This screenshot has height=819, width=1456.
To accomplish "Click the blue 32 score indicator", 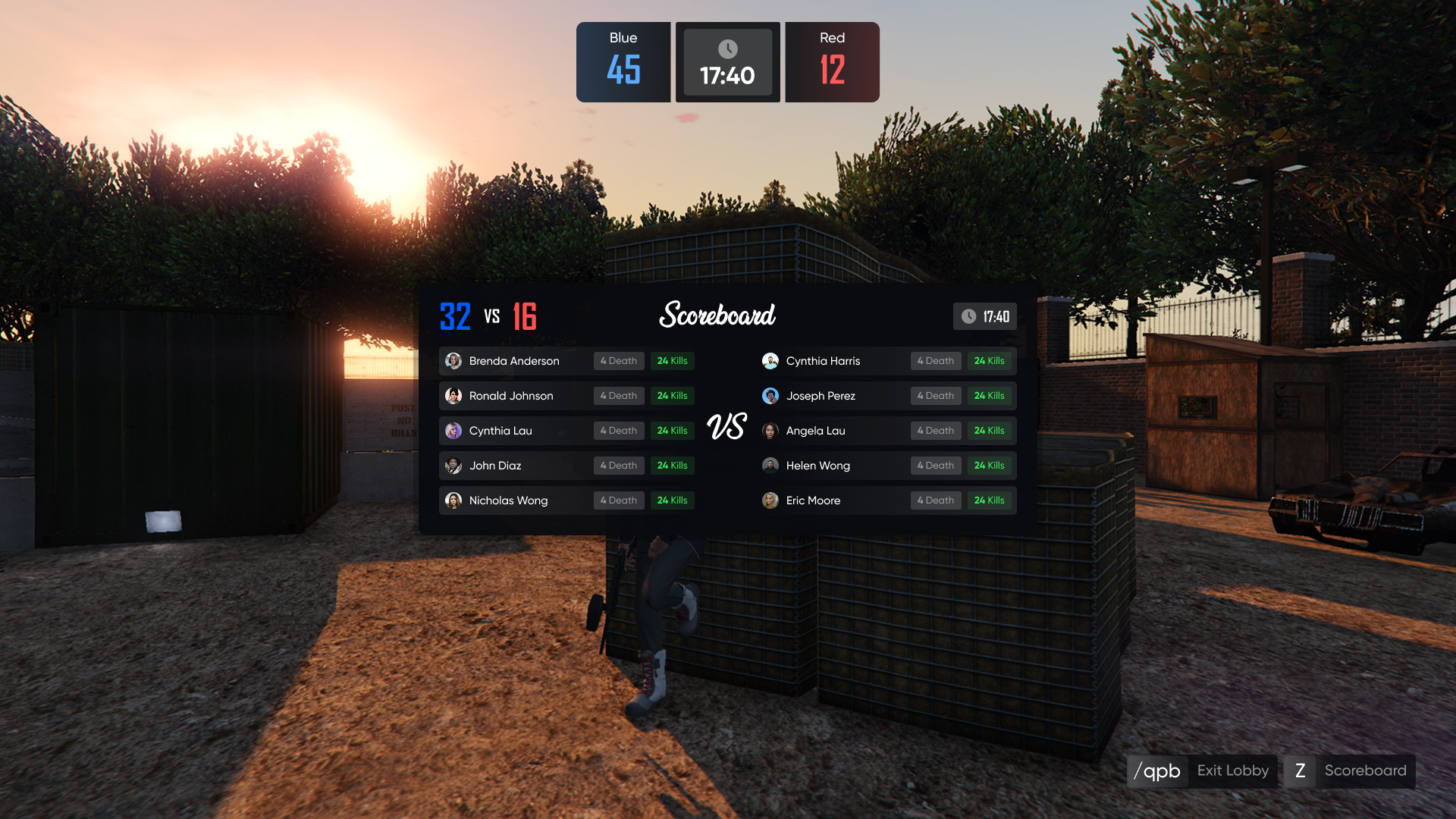I will pyautogui.click(x=454, y=316).
